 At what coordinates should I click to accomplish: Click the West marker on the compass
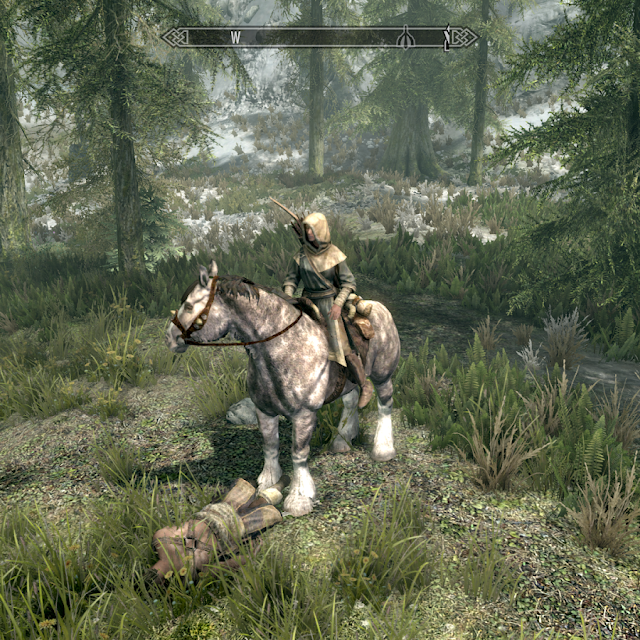click(x=237, y=37)
